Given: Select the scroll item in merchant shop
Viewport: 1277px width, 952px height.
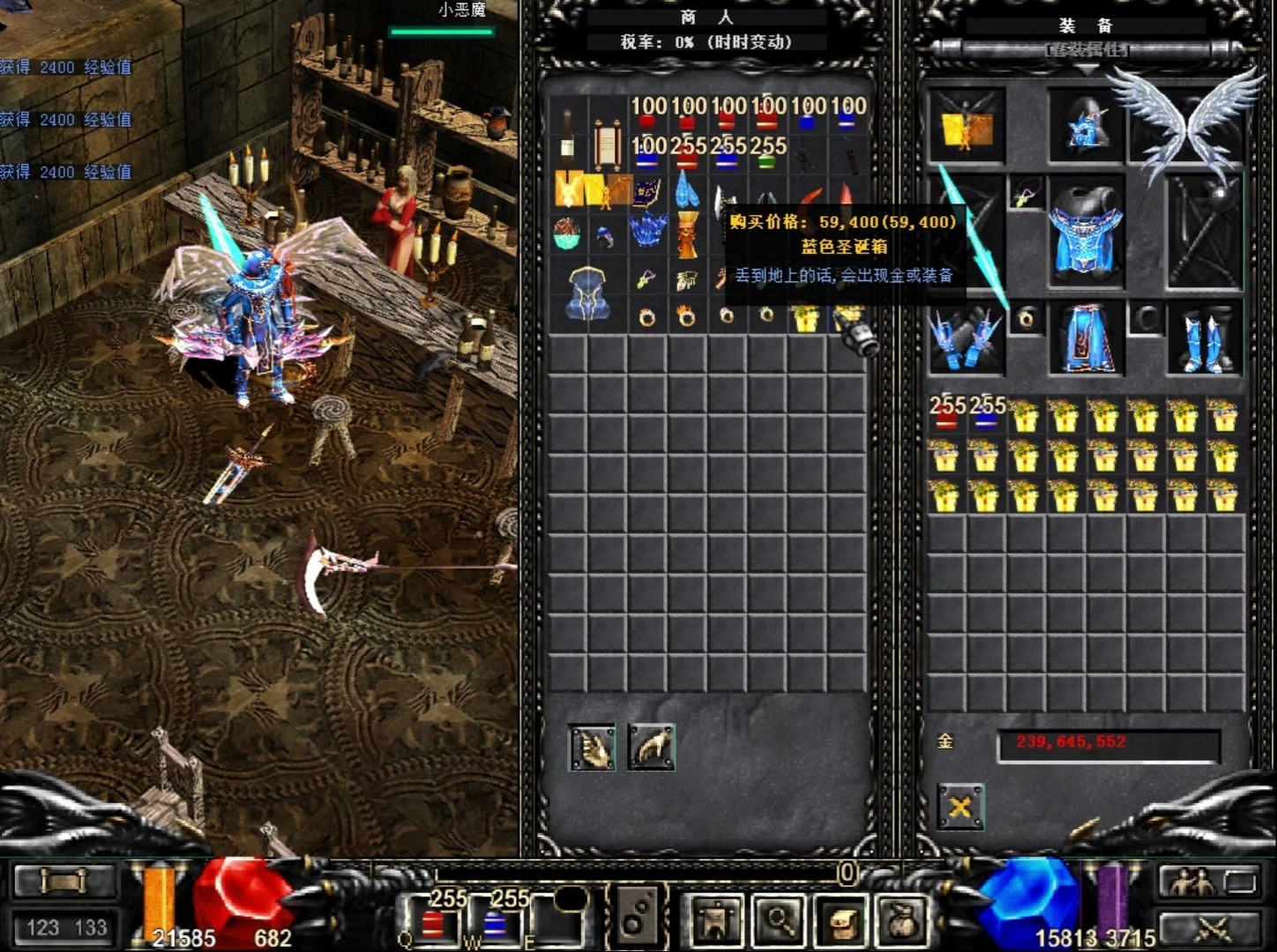Looking at the screenshot, I should click(x=607, y=144).
